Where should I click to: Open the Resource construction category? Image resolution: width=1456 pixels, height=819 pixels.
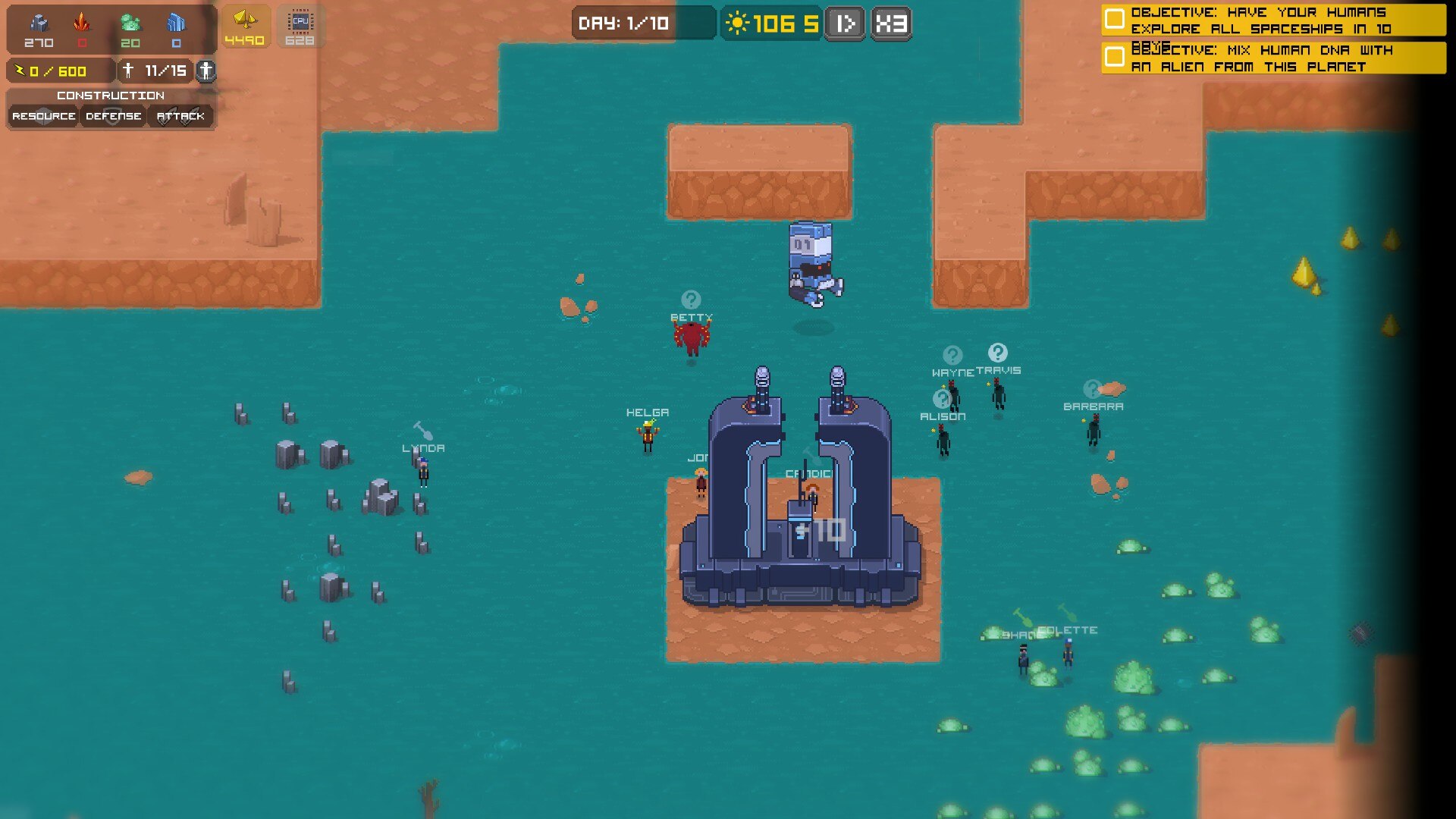[x=43, y=116]
